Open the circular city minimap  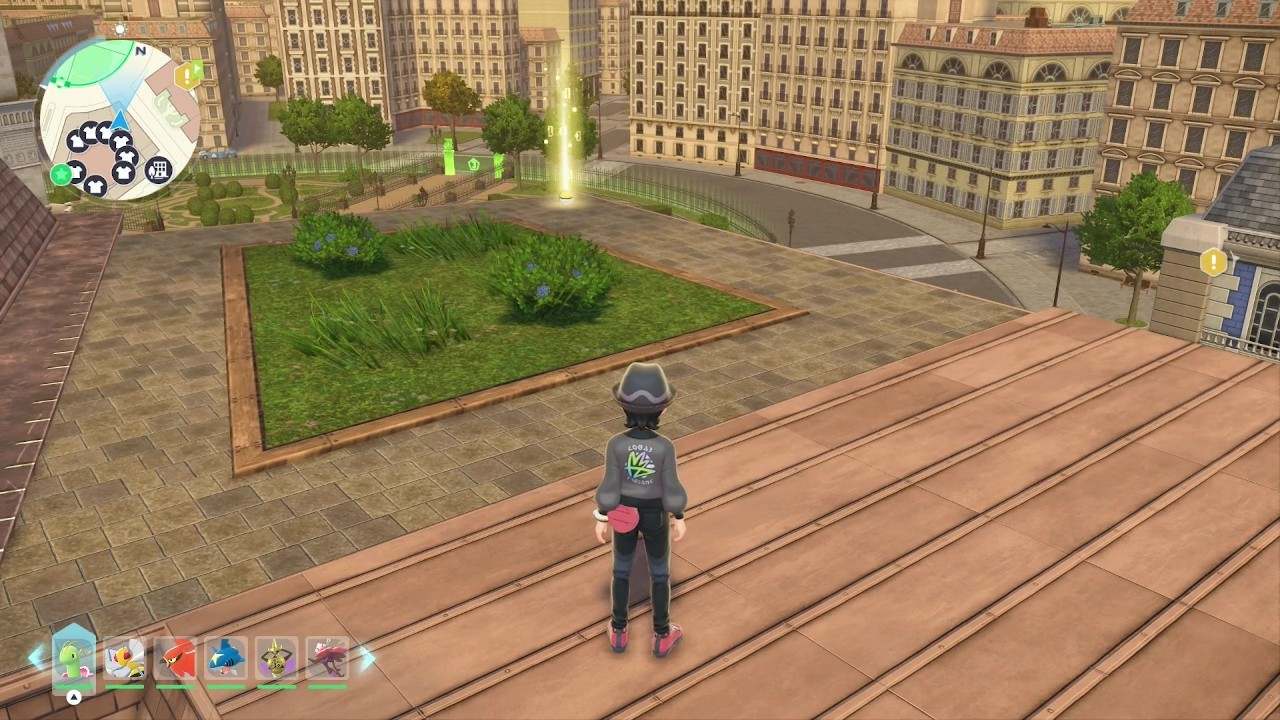(x=118, y=118)
